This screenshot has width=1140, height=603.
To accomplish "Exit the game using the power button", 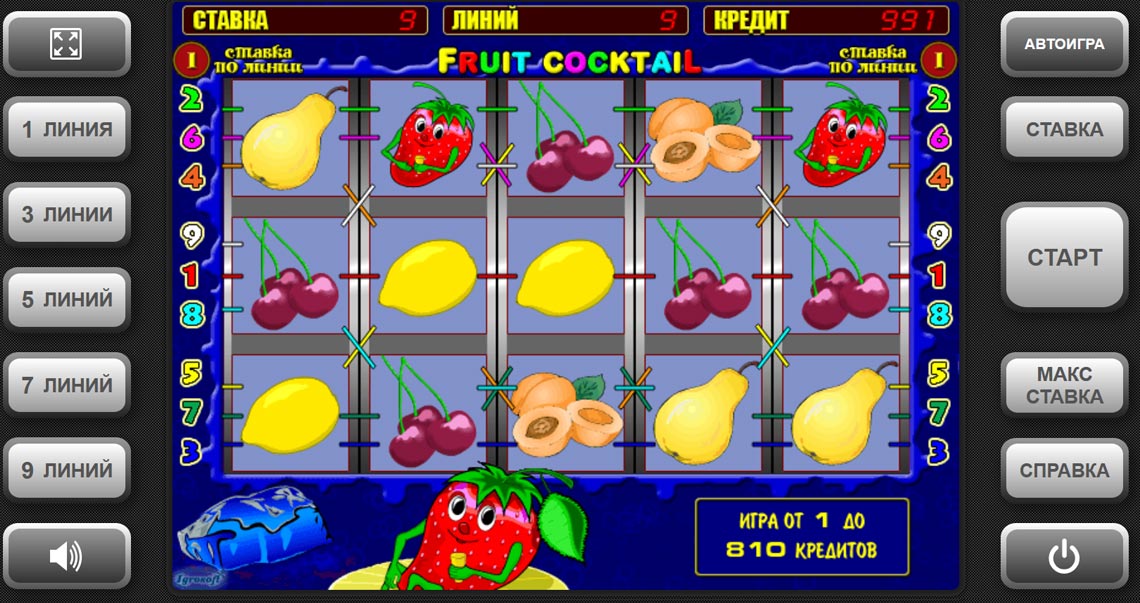I will click(1064, 556).
